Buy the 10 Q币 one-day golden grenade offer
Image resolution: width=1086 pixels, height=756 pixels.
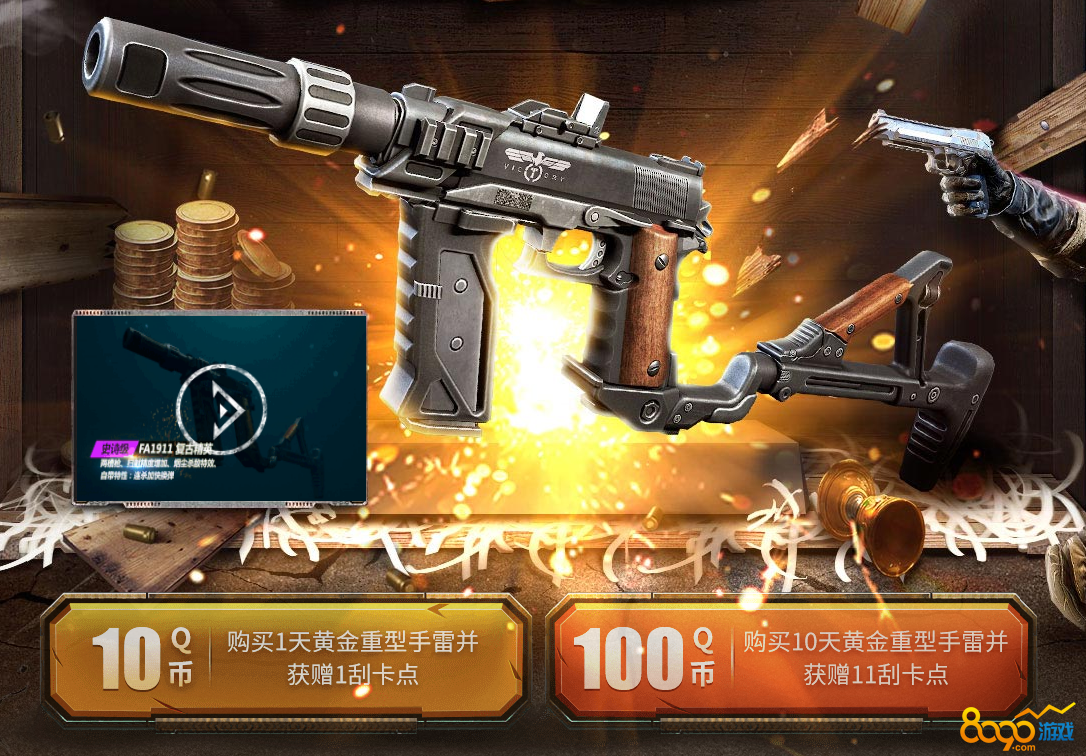(x=285, y=657)
